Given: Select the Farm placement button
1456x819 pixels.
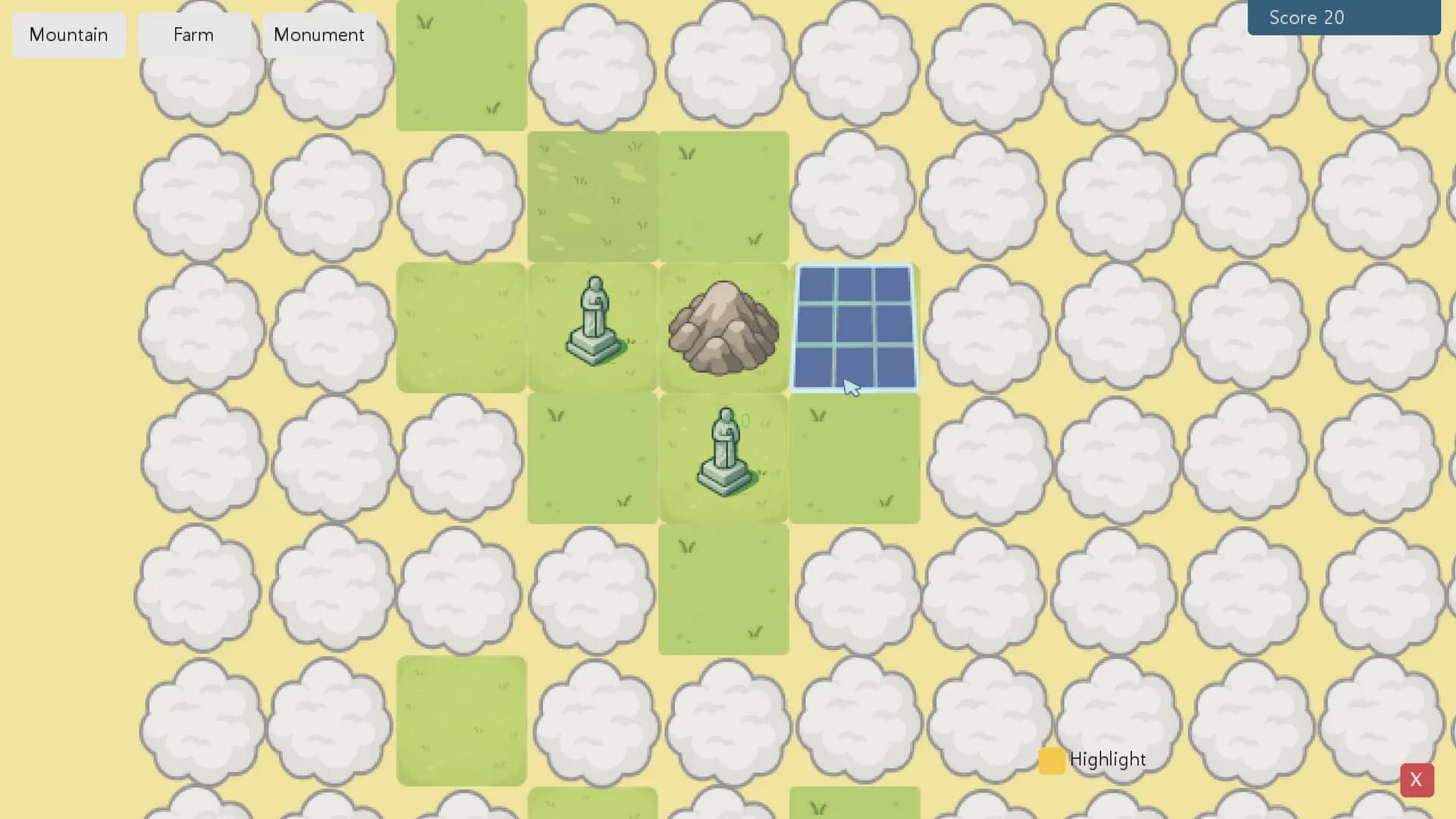Looking at the screenshot, I should click(x=193, y=35).
